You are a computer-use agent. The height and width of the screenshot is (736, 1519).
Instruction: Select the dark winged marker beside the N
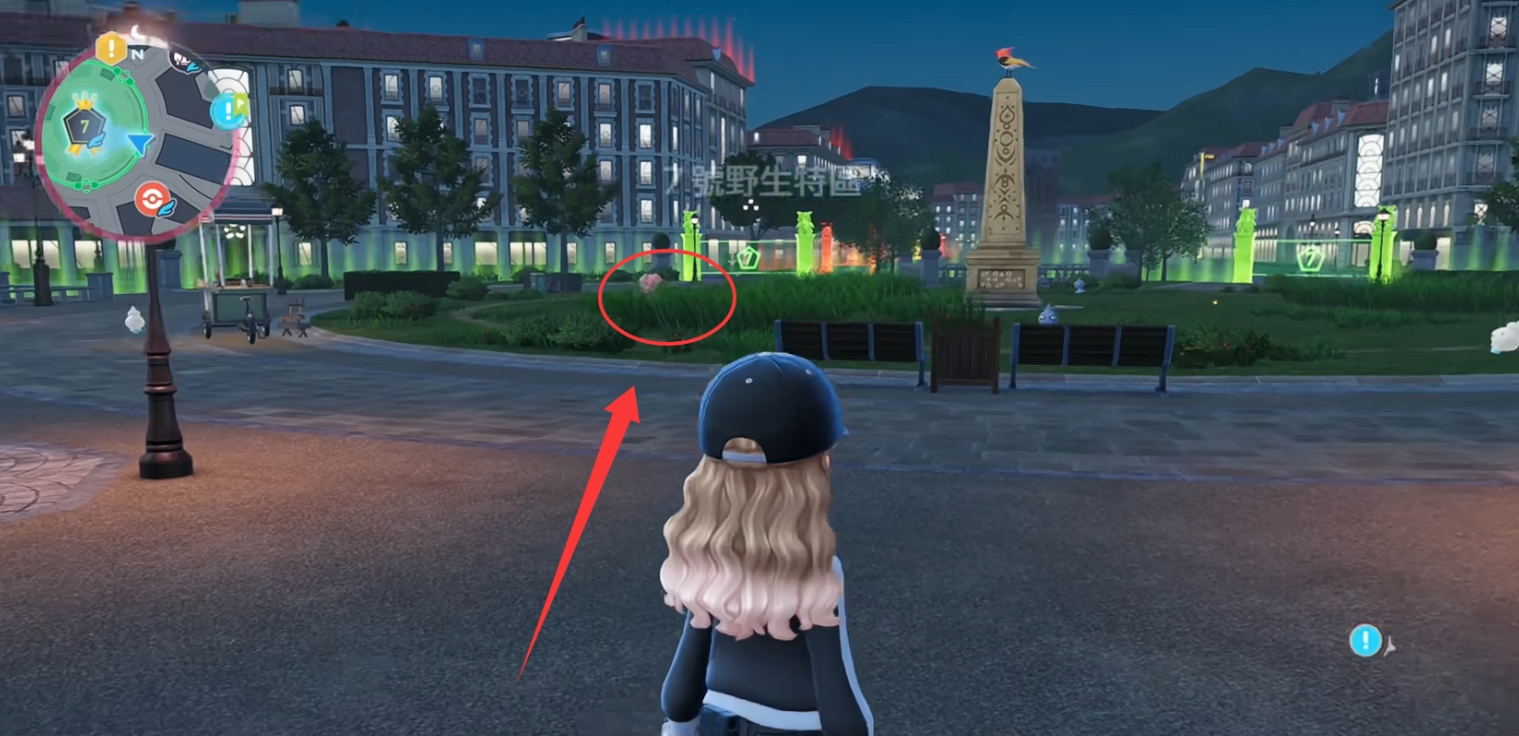click(x=184, y=62)
